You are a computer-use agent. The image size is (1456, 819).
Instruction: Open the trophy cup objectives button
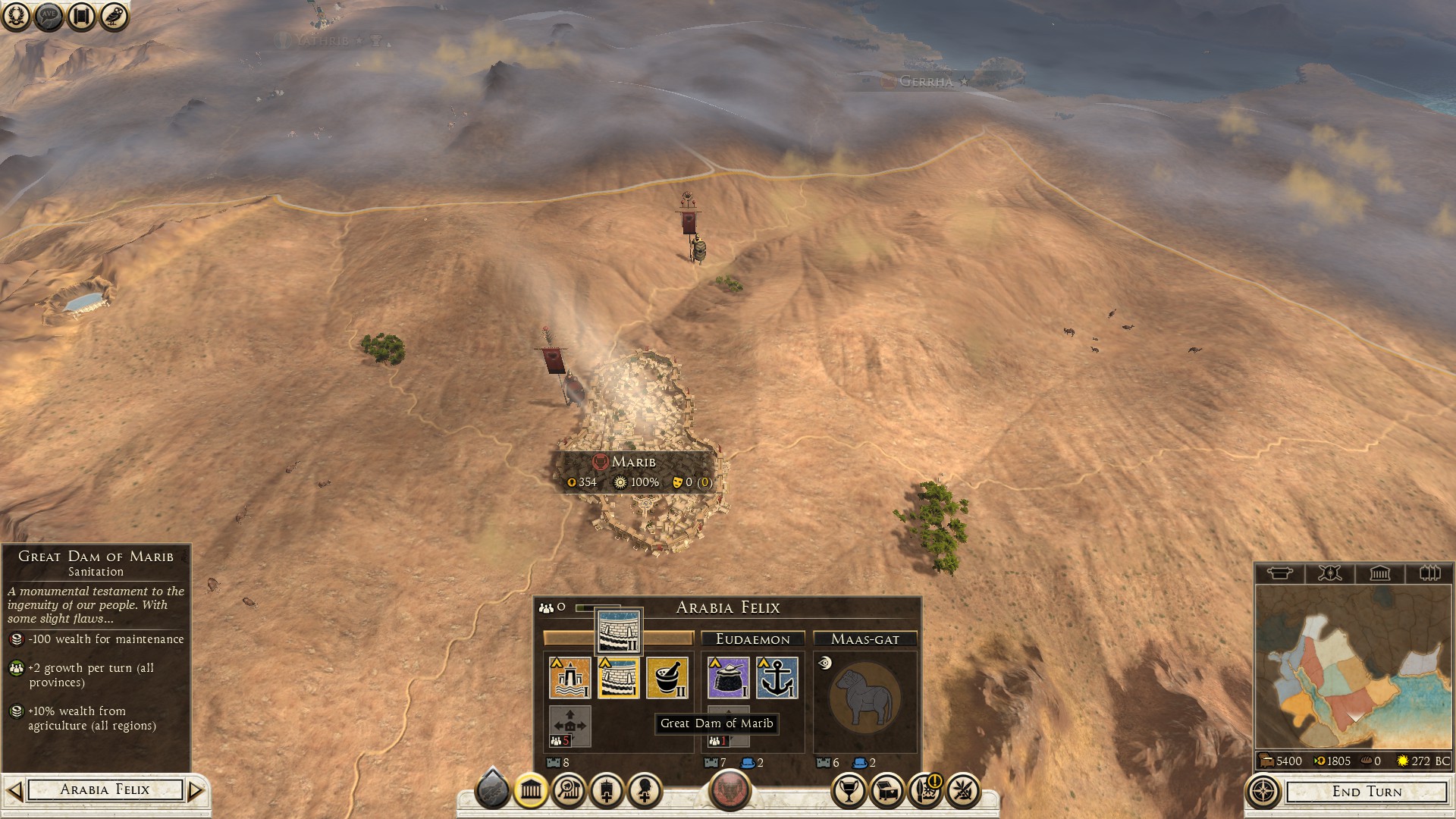point(849,791)
